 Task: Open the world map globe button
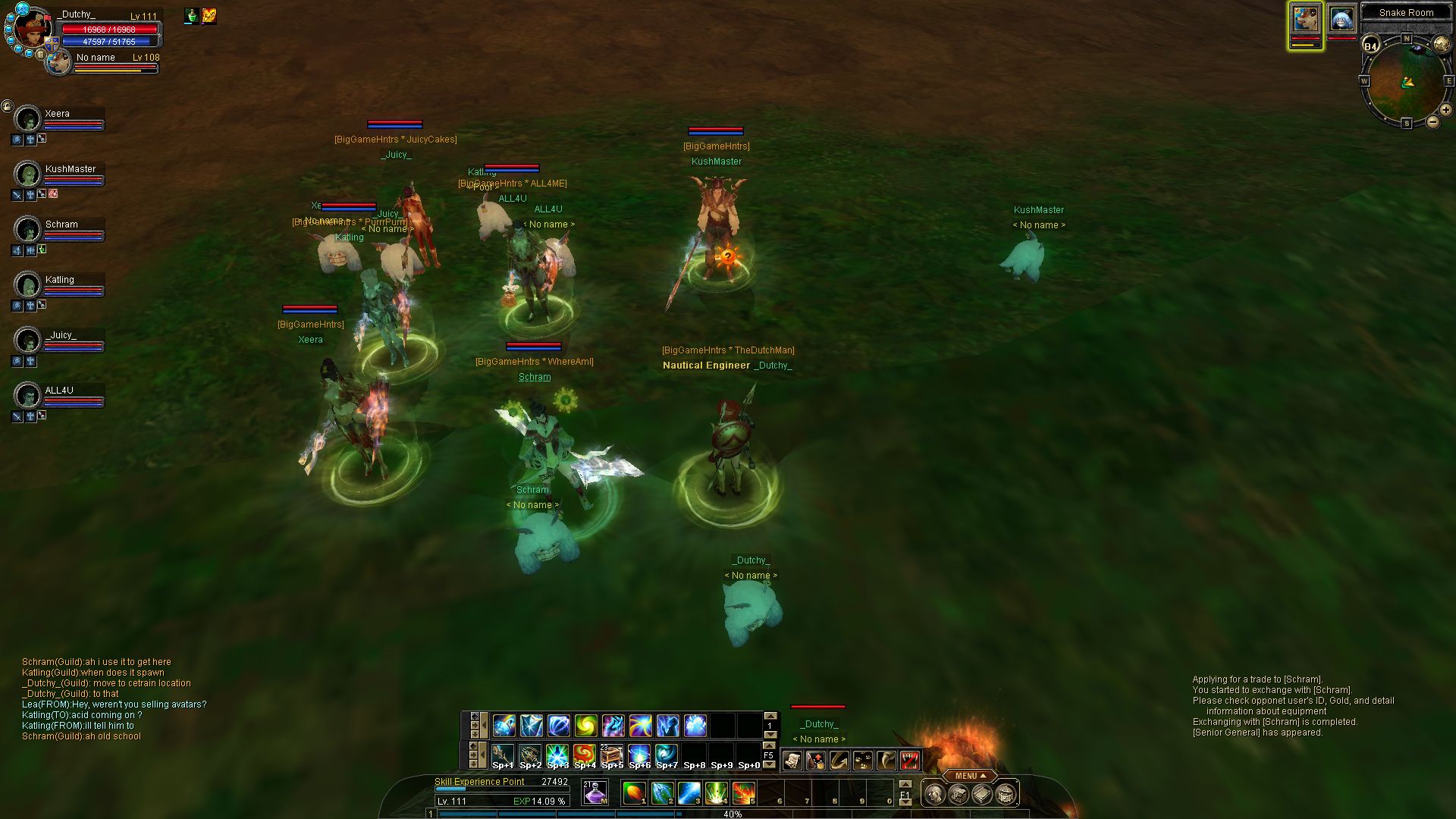(x=1441, y=45)
